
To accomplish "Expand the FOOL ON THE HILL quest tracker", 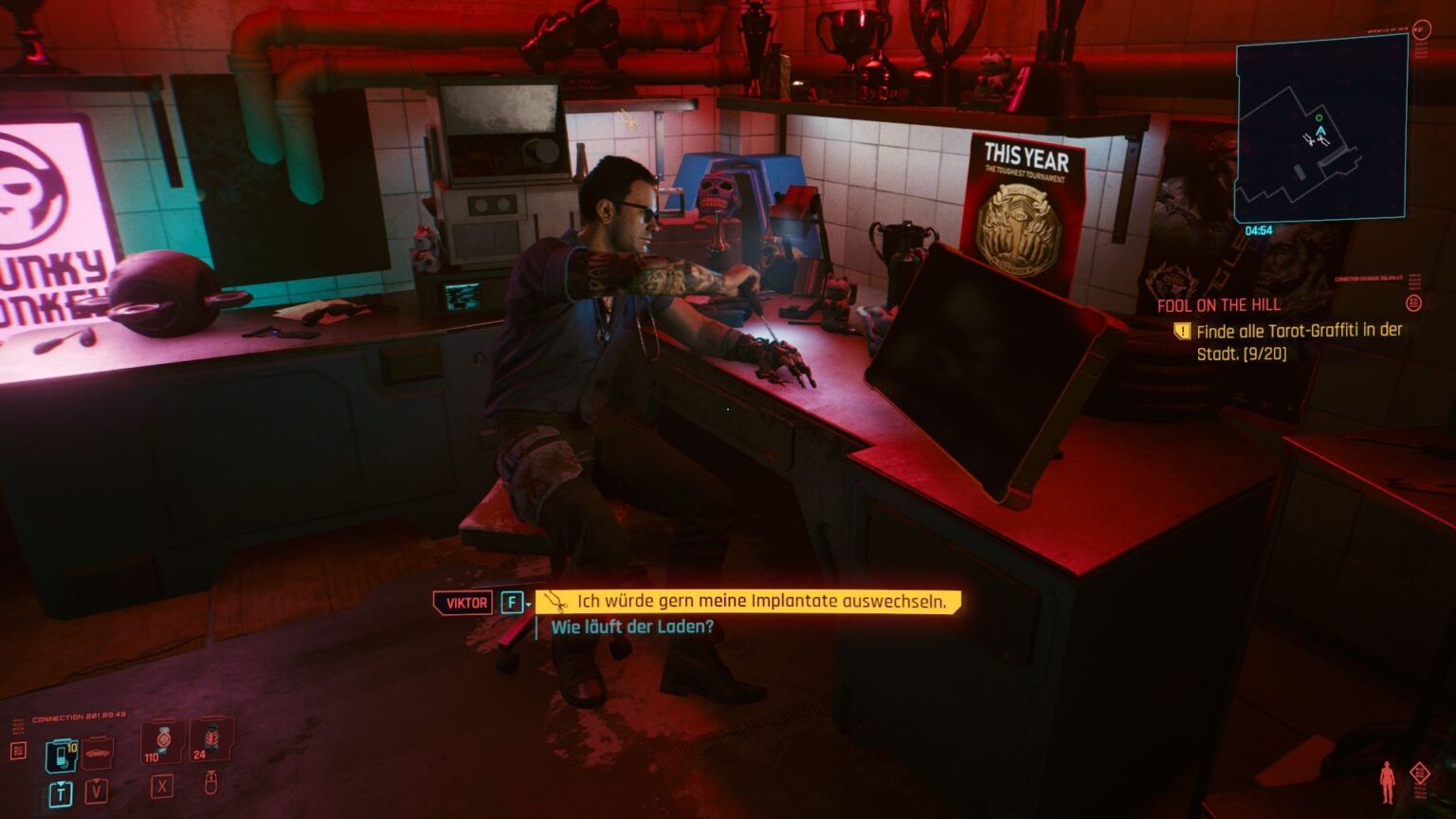I will point(1218,305).
